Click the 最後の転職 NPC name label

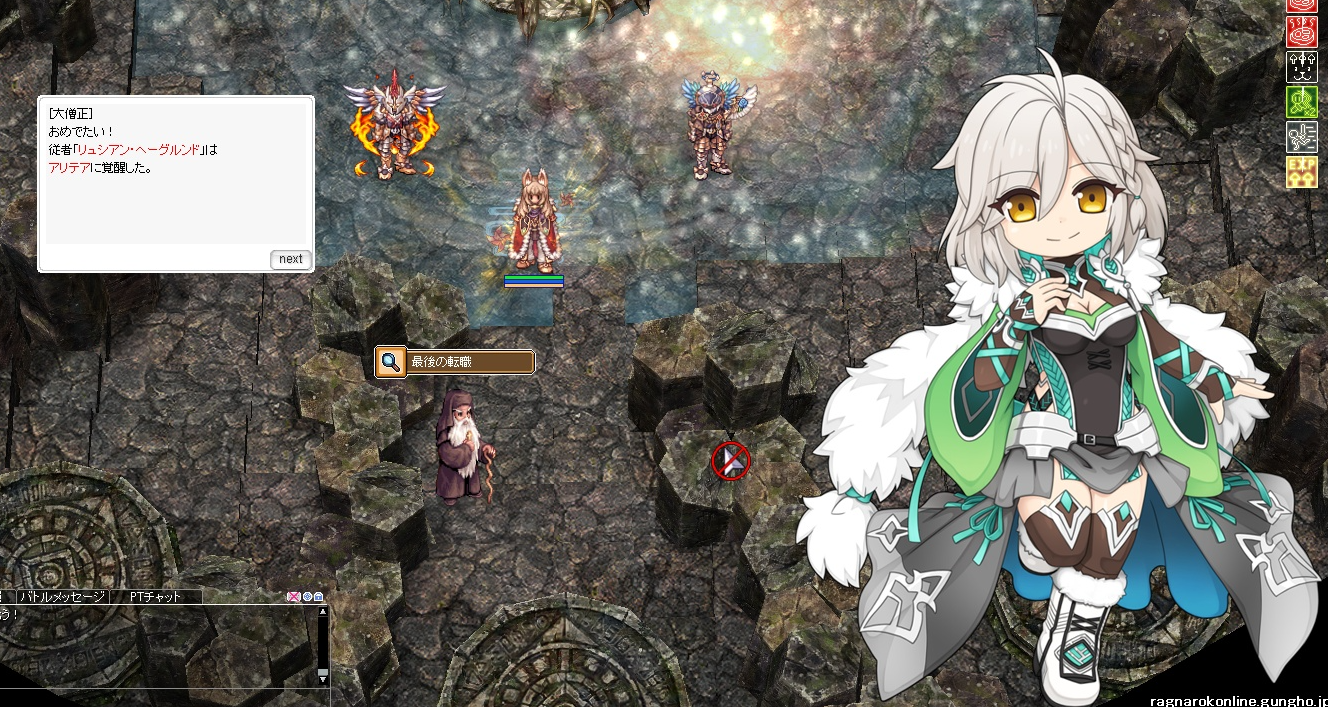pyautogui.click(x=455, y=362)
